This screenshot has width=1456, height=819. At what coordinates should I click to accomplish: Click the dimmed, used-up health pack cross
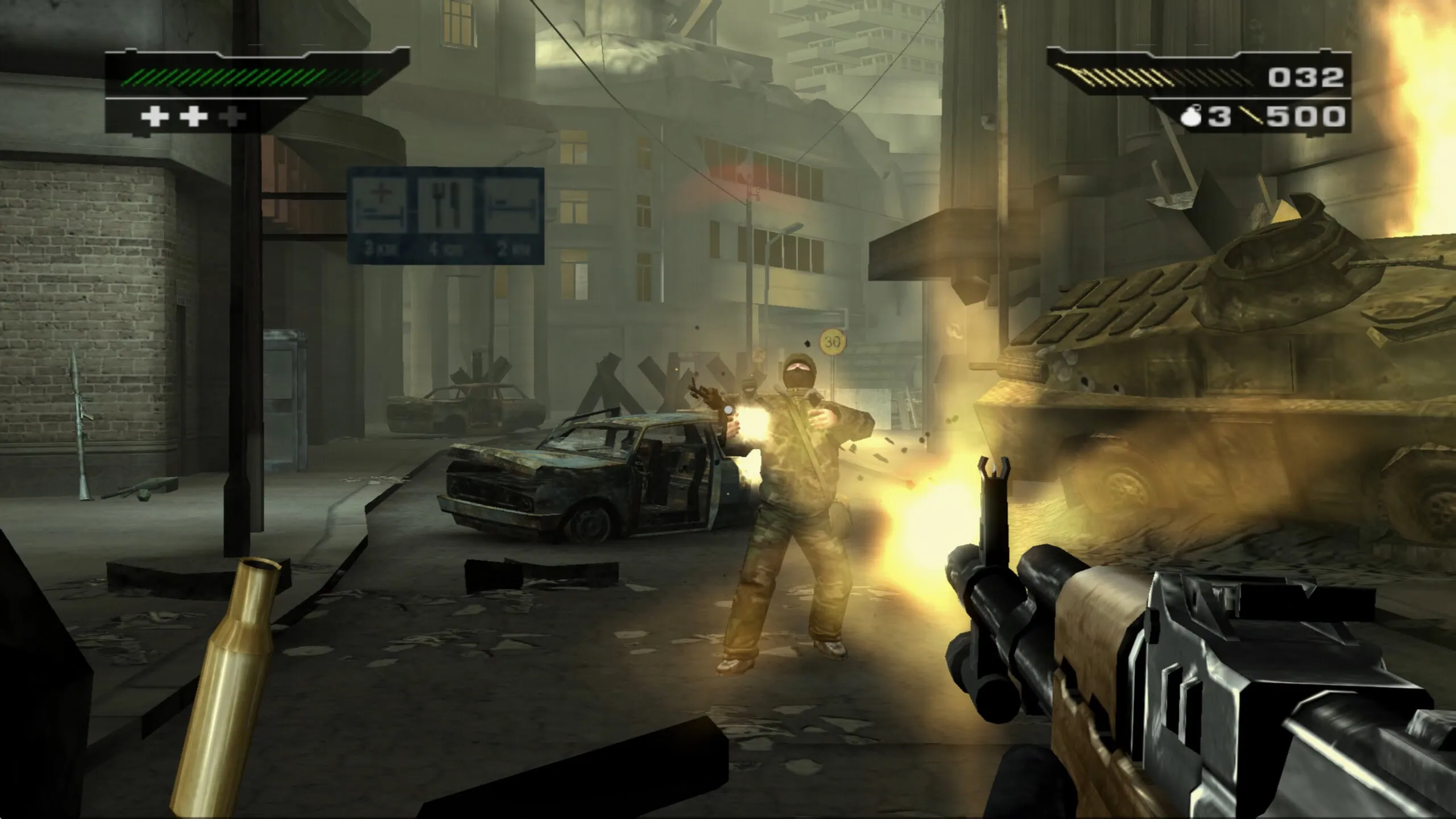[x=233, y=117]
